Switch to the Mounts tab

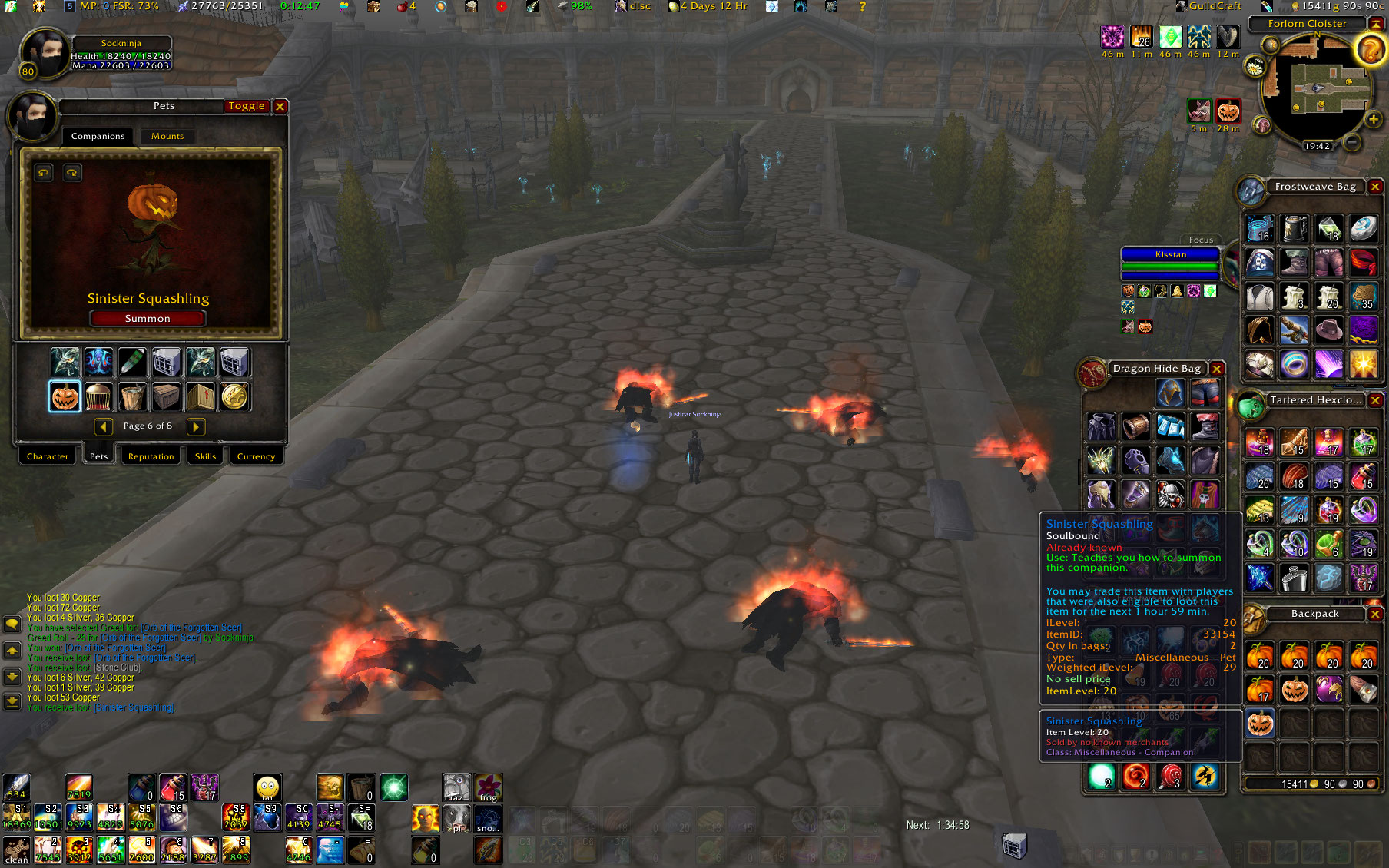pos(167,136)
